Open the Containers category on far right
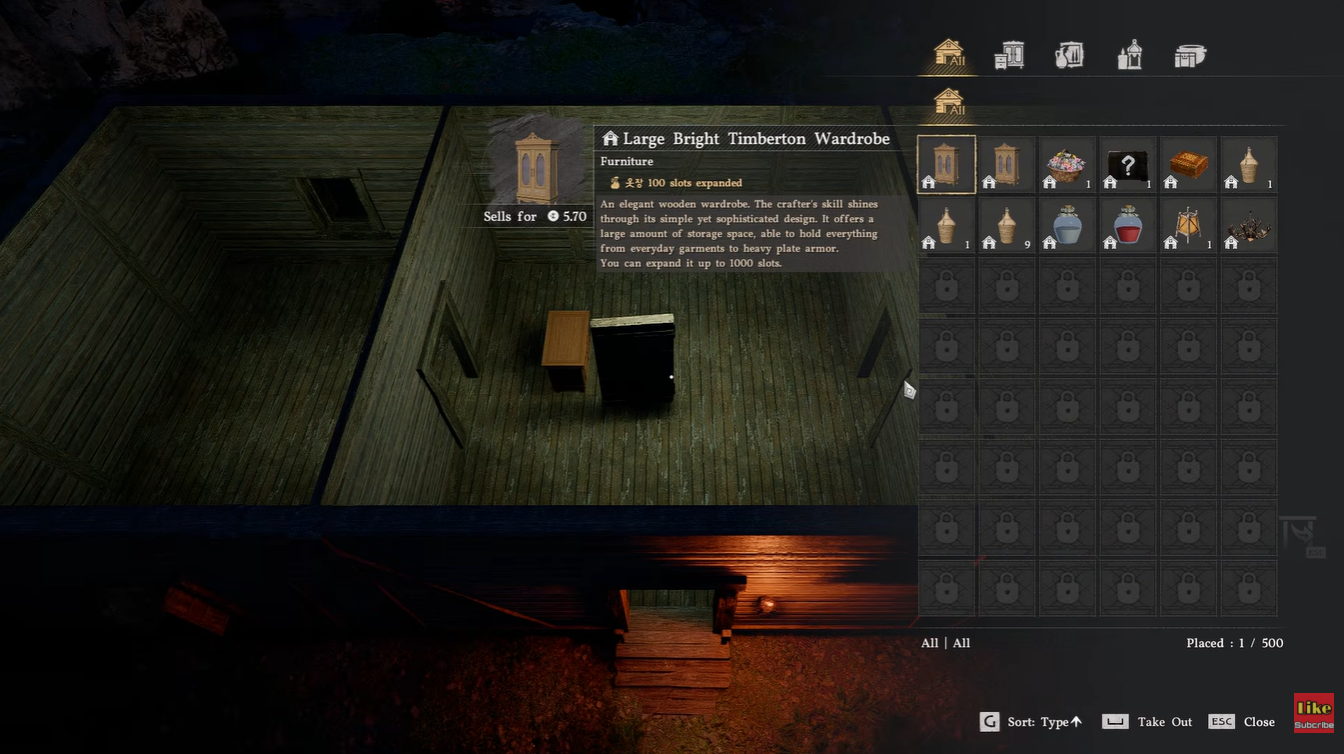 [x=1190, y=55]
